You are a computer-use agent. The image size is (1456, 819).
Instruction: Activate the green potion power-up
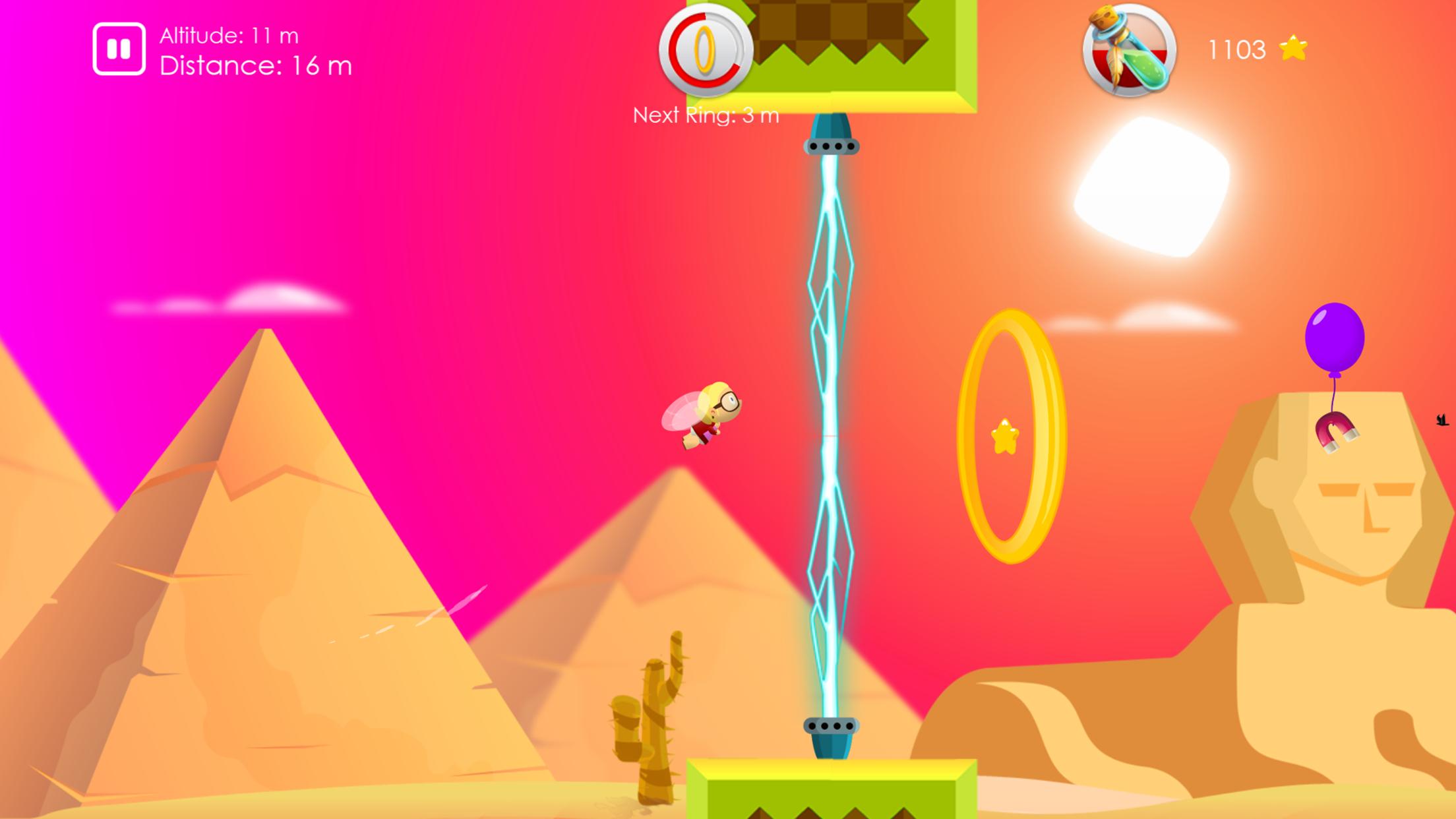pyautogui.click(x=1129, y=50)
